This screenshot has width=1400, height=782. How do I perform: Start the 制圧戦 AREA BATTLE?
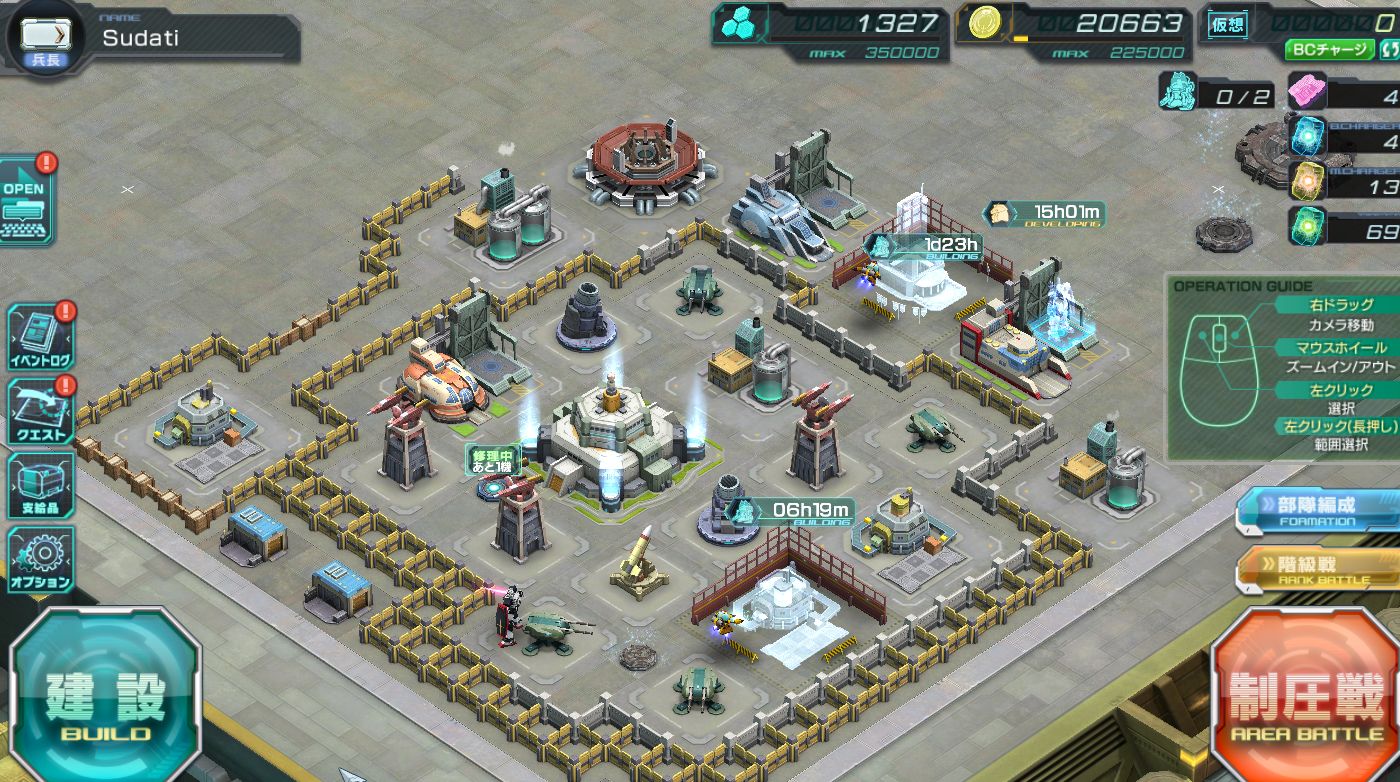pos(1305,699)
